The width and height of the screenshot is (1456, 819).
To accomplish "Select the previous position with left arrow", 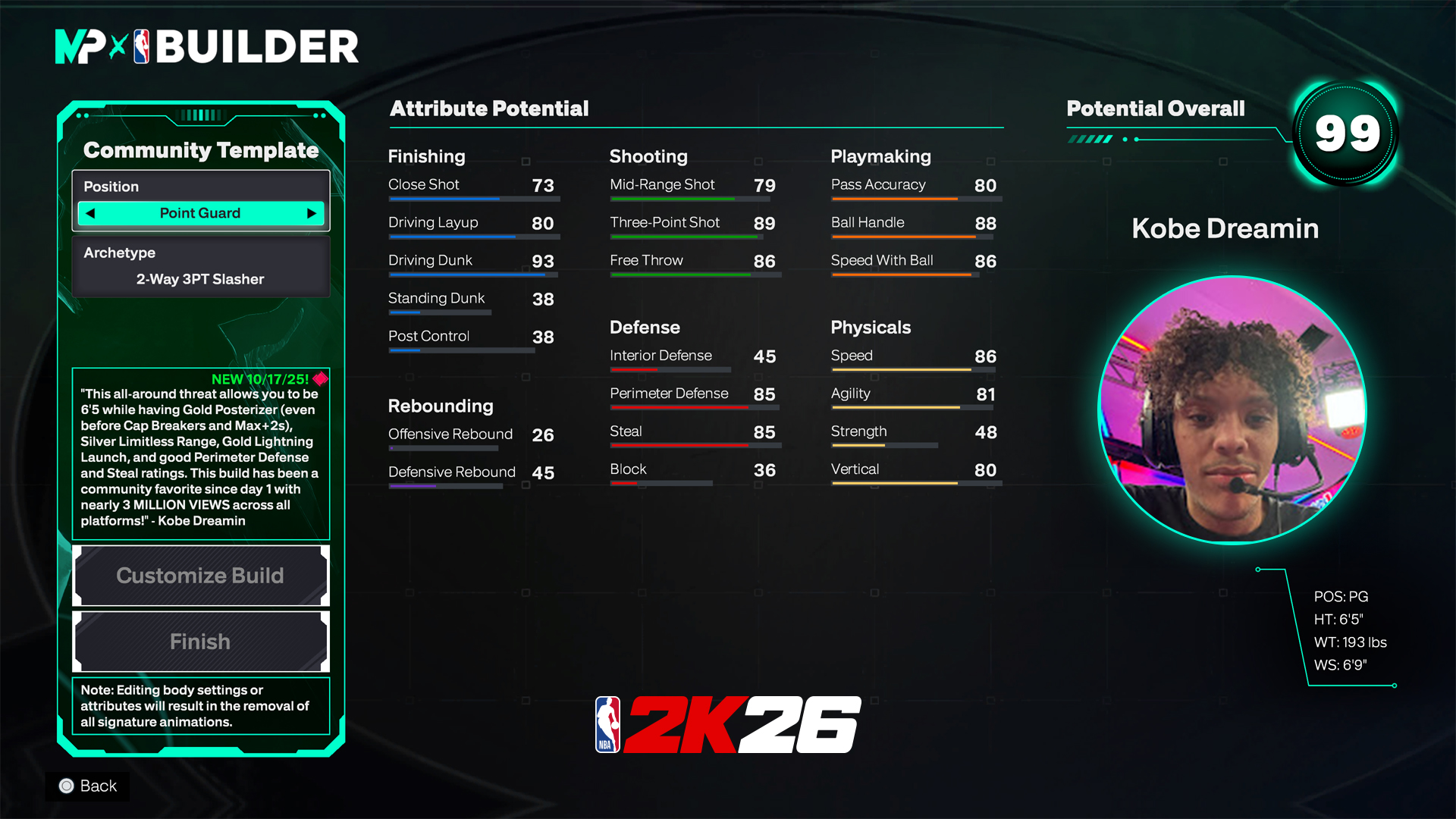I will point(91,214).
